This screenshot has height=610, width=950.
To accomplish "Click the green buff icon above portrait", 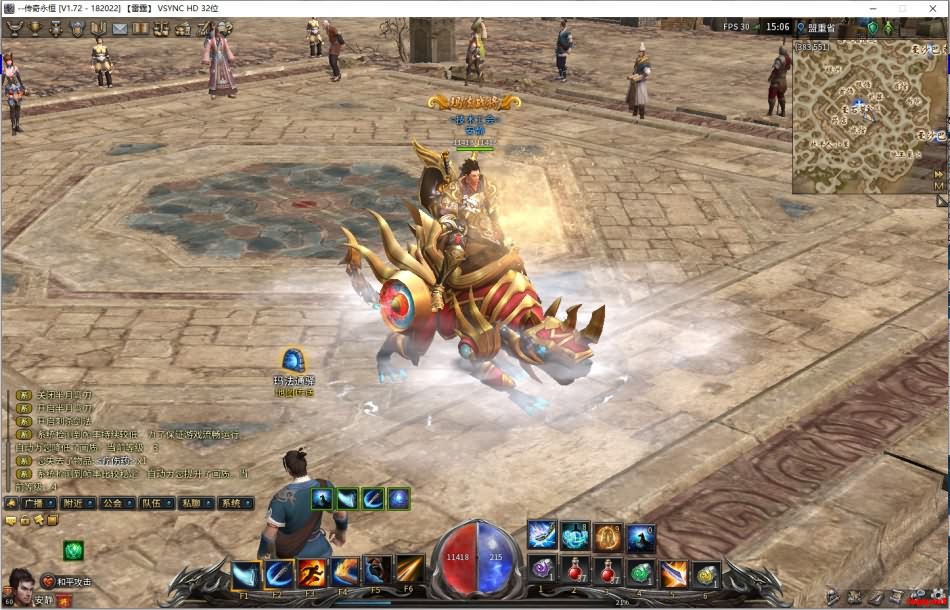I will (73, 549).
